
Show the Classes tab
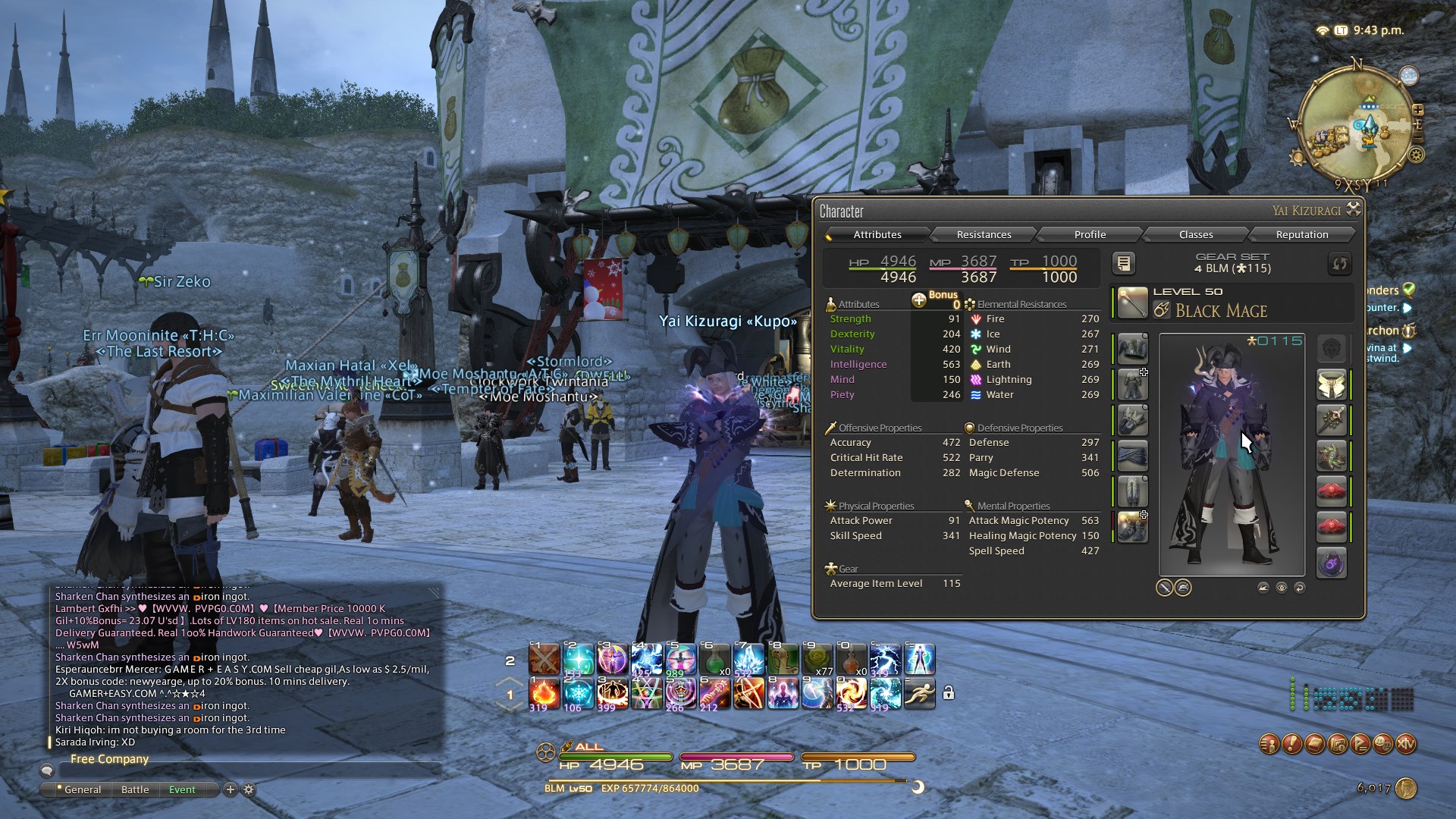point(1196,234)
